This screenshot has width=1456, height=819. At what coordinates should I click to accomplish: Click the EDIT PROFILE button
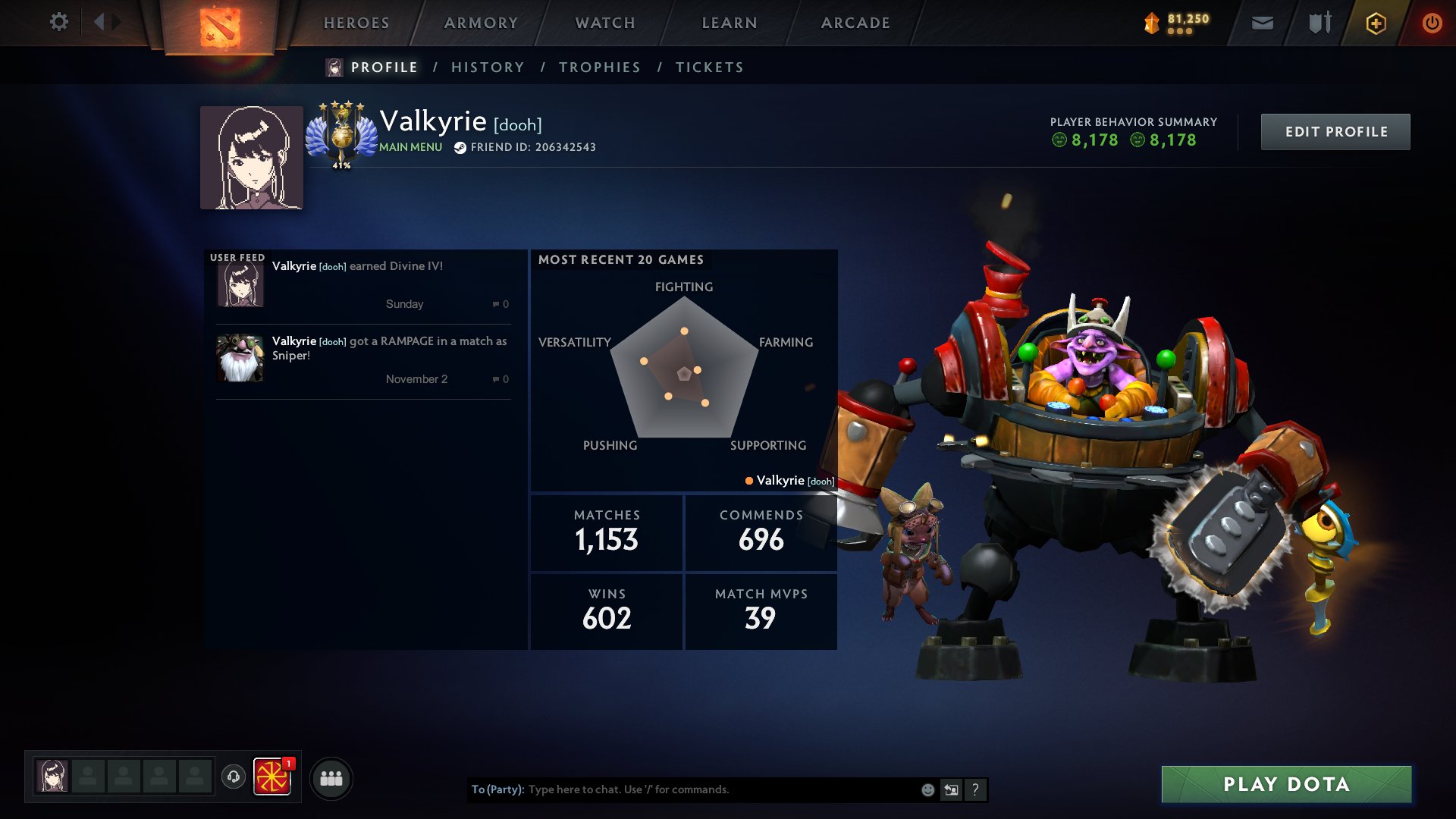pyautogui.click(x=1335, y=131)
